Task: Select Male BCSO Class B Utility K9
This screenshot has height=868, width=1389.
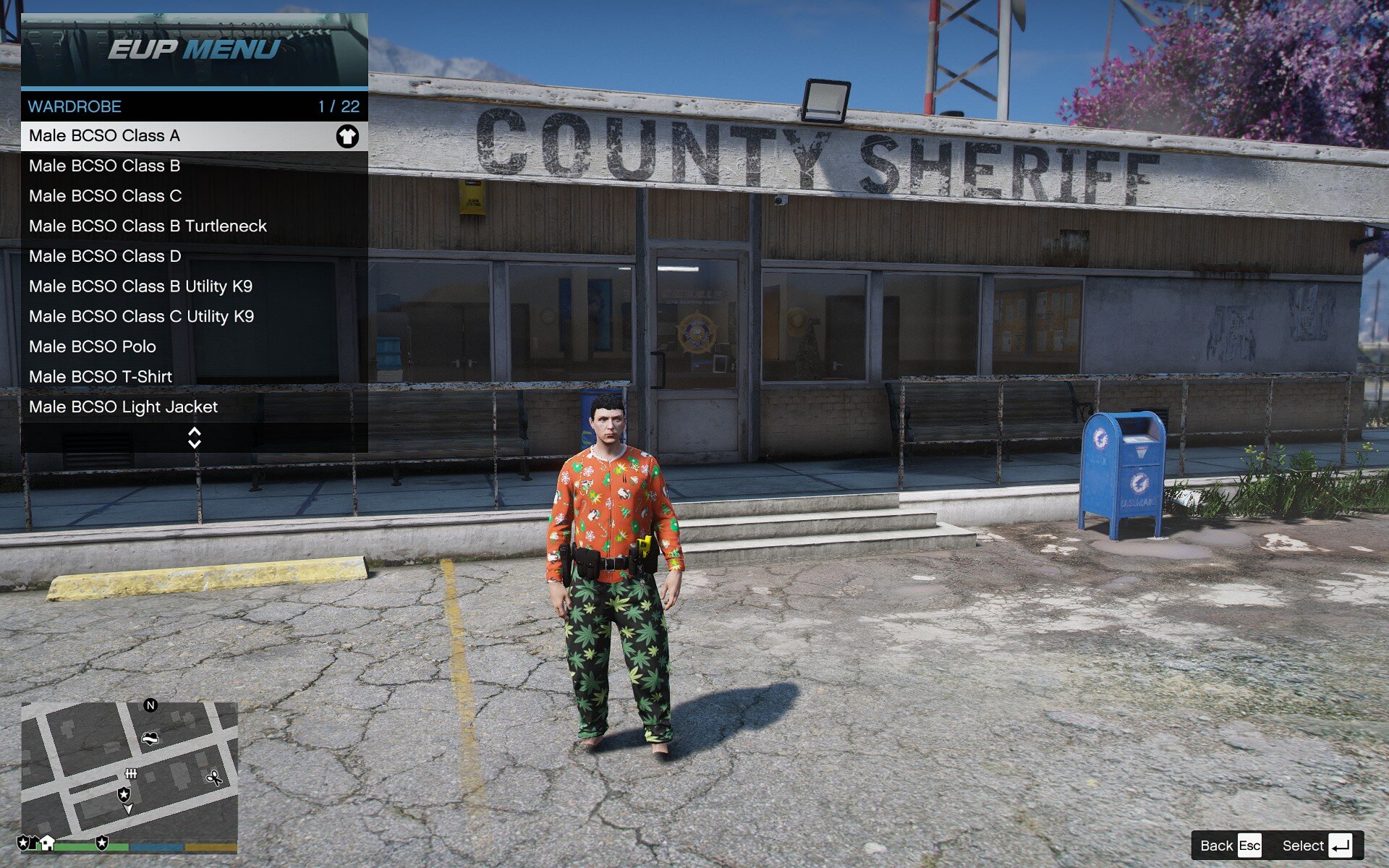Action: pyautogui.click(x=194, y=286)
